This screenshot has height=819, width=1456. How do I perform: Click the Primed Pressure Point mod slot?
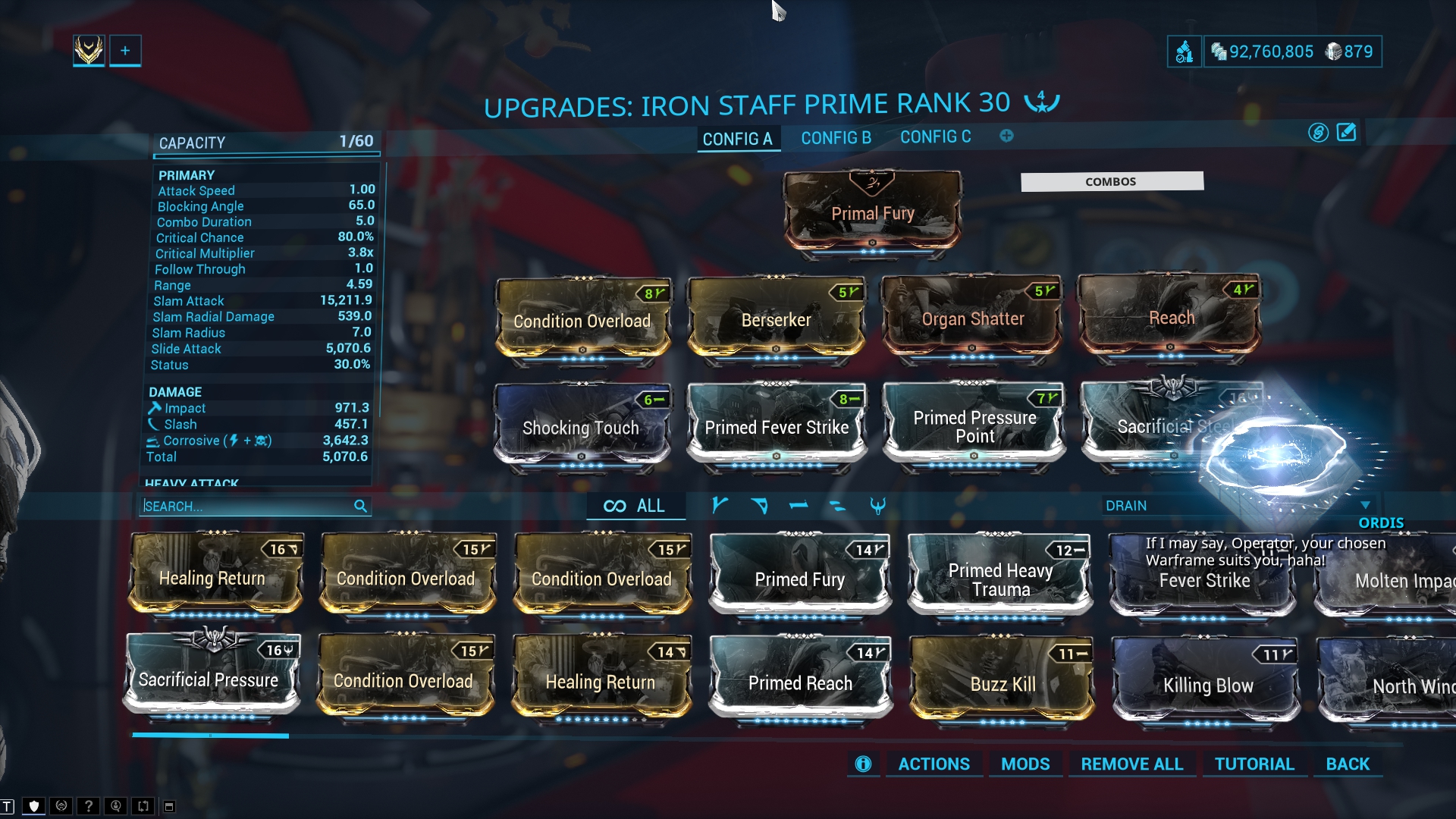pos(974,426)
